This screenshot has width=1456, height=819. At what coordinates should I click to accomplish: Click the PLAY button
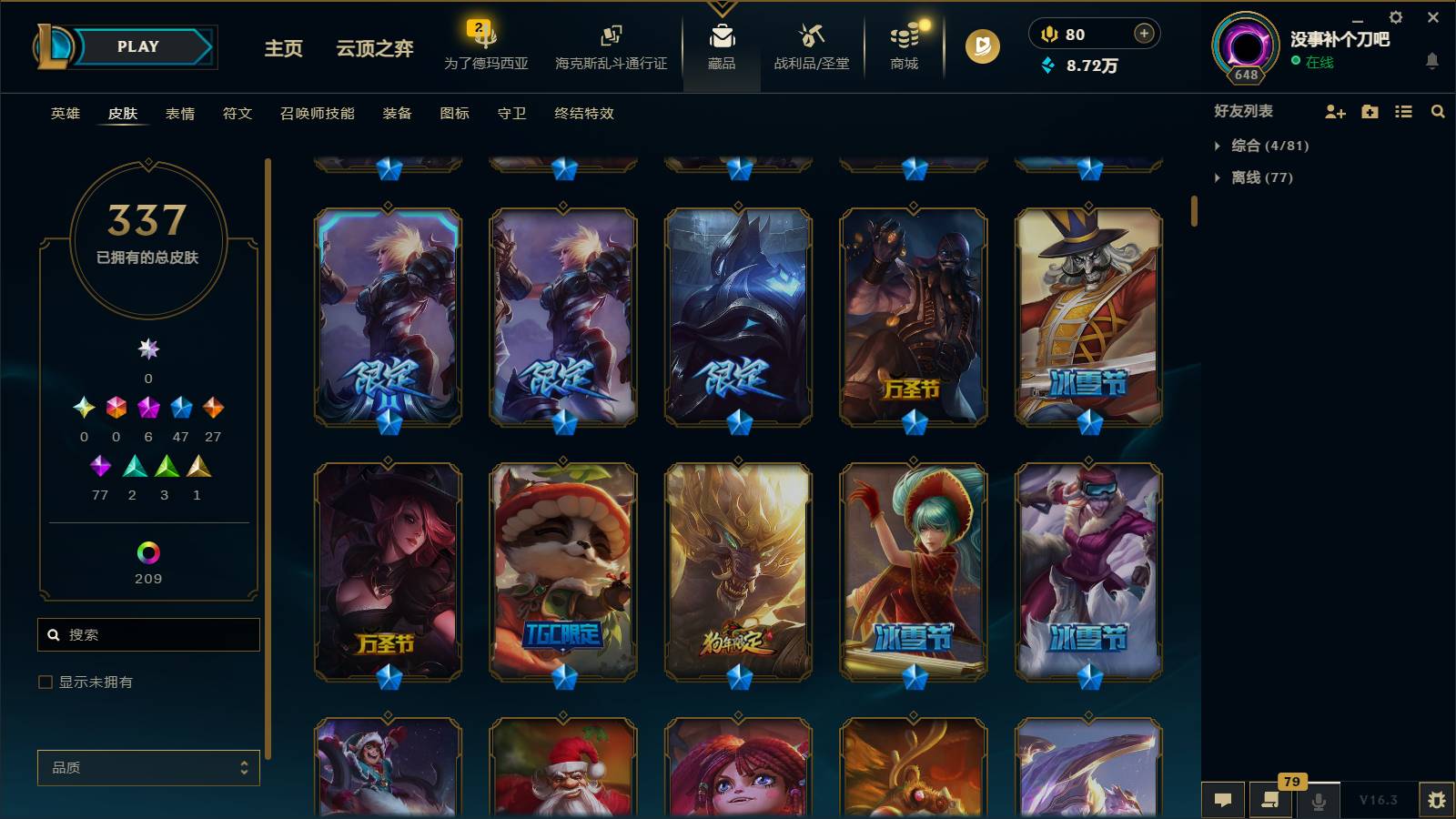135,46
